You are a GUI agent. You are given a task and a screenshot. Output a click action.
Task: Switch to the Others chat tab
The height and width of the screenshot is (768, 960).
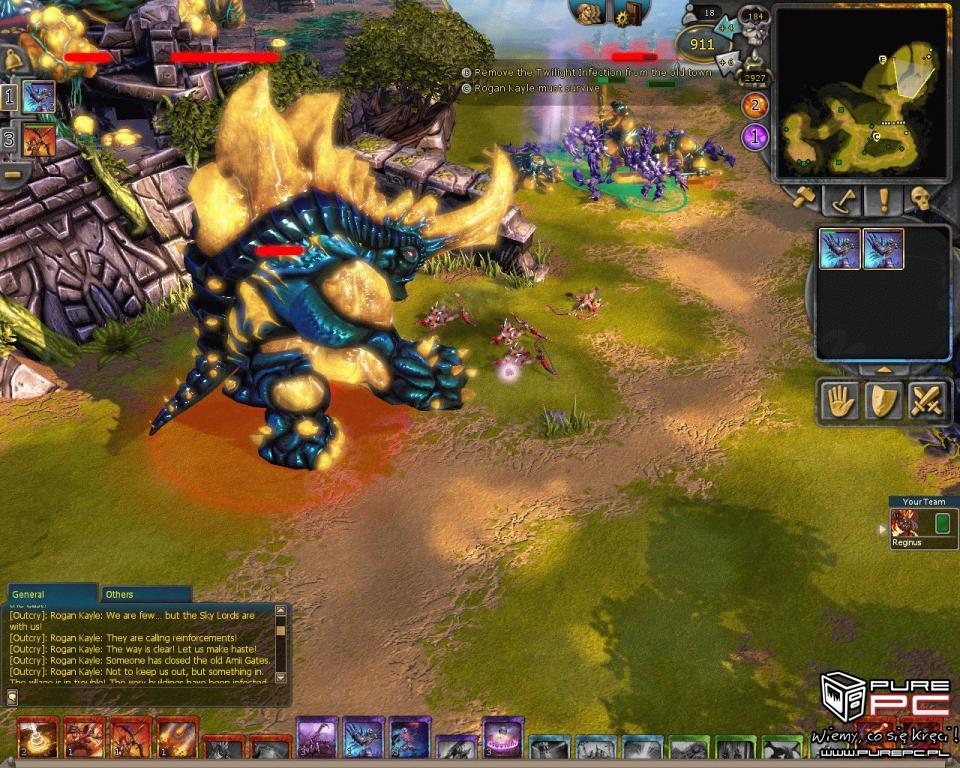pos(121,594)
